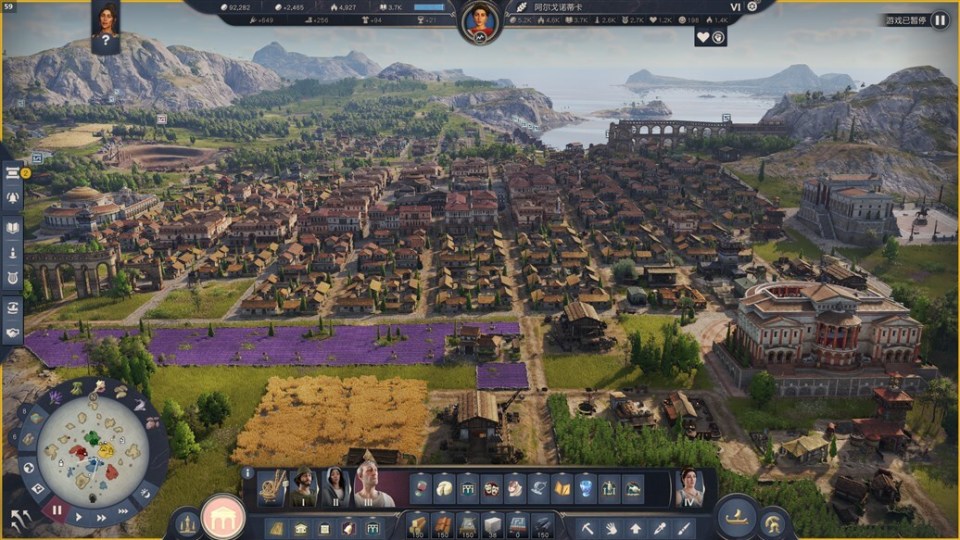The image size is (960, 540).
Task: Open the advisor portrait with question mark
Action: (106, 27)
